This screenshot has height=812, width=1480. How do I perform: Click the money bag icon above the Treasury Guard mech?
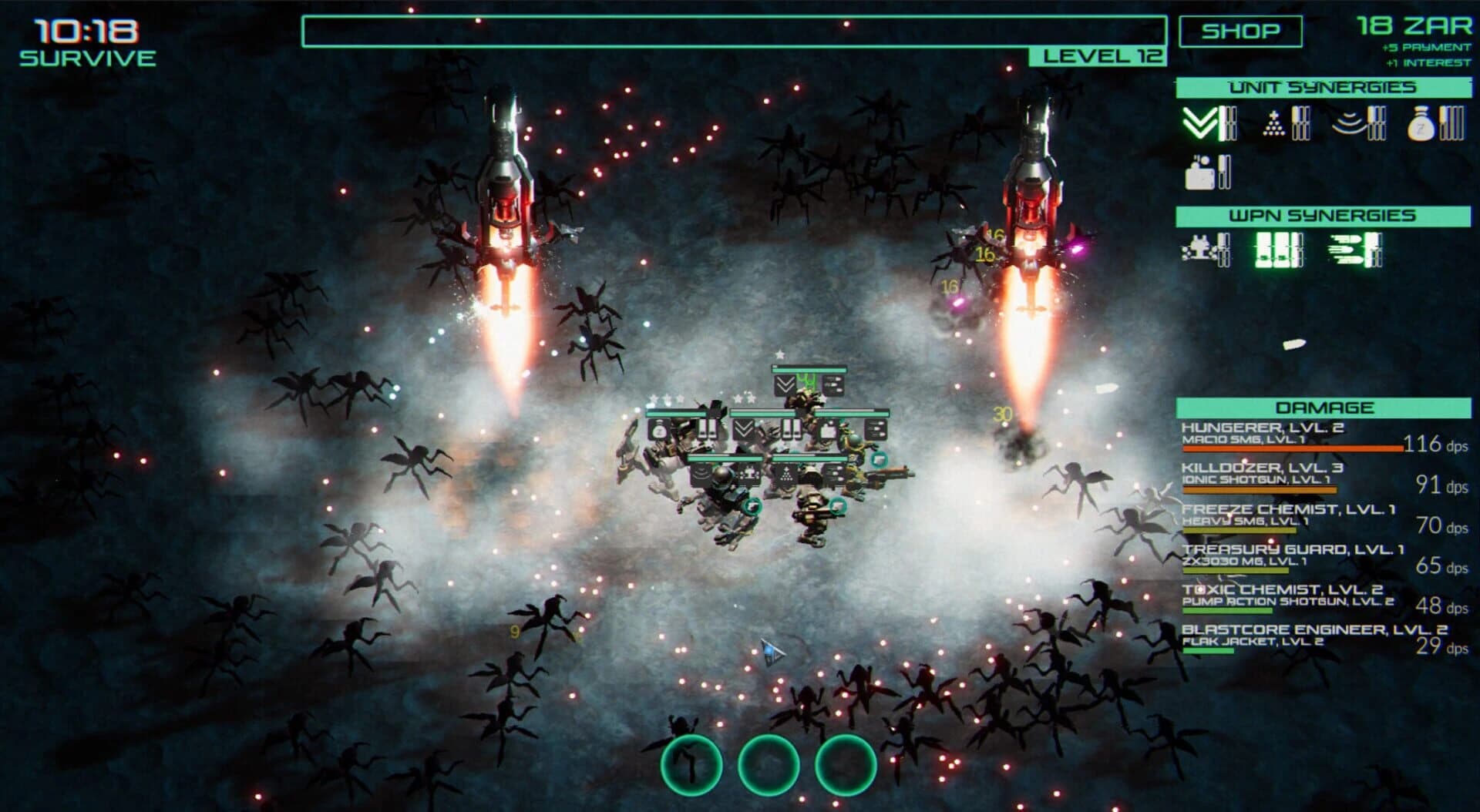click(x=658, y=429)
